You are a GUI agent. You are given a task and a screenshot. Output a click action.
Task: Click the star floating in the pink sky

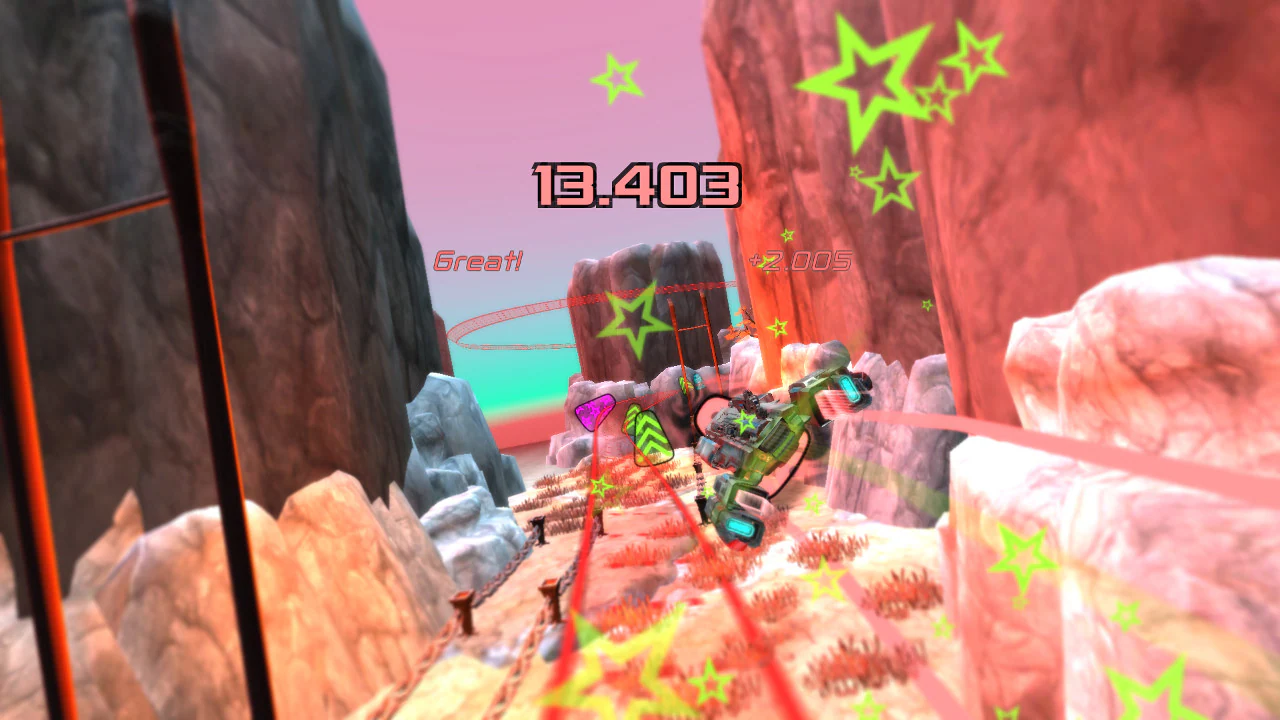tap(616, 78)
